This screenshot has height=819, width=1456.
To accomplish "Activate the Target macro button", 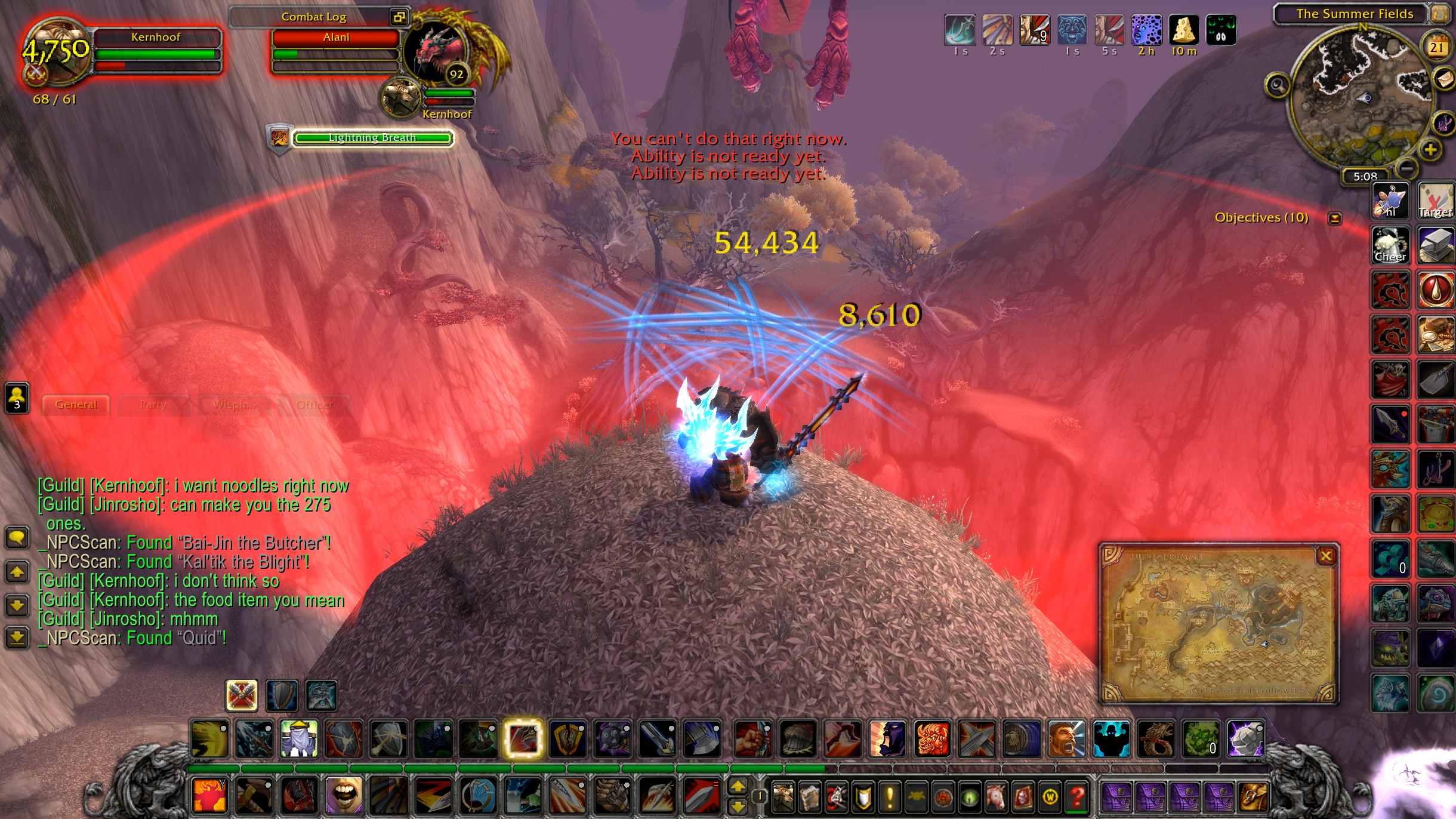I will pyautogui.click(x=1436, y=201).
